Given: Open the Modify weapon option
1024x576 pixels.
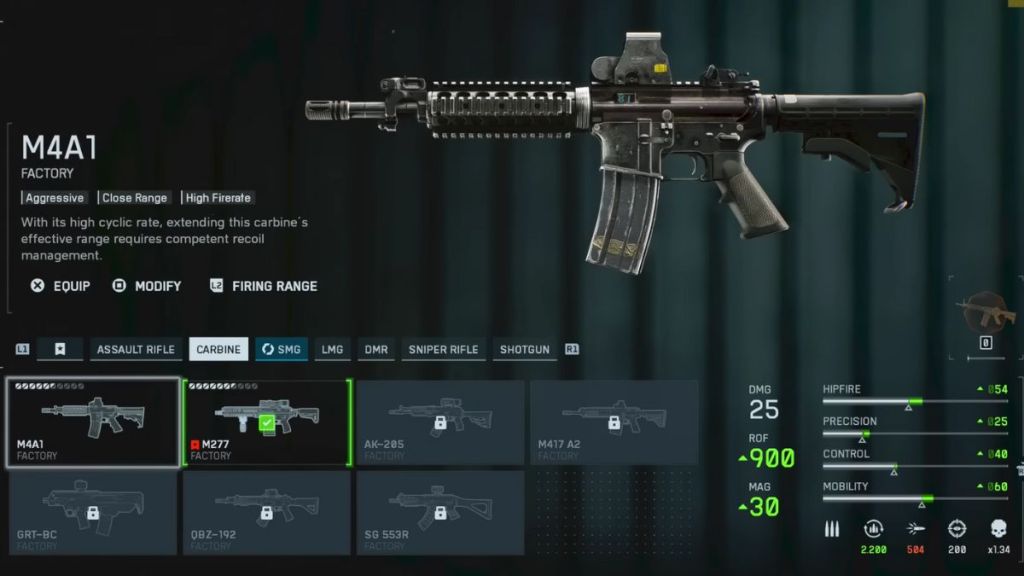Looking at the screenshot, I should [147, 286].
